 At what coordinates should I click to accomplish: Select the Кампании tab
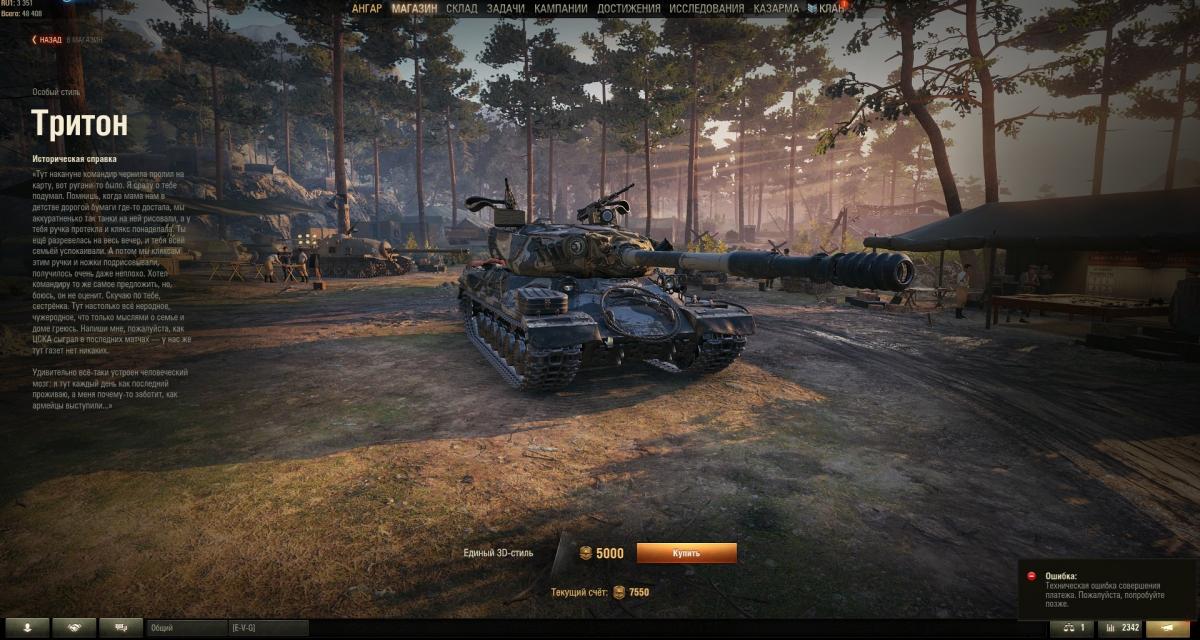point(561,8)
